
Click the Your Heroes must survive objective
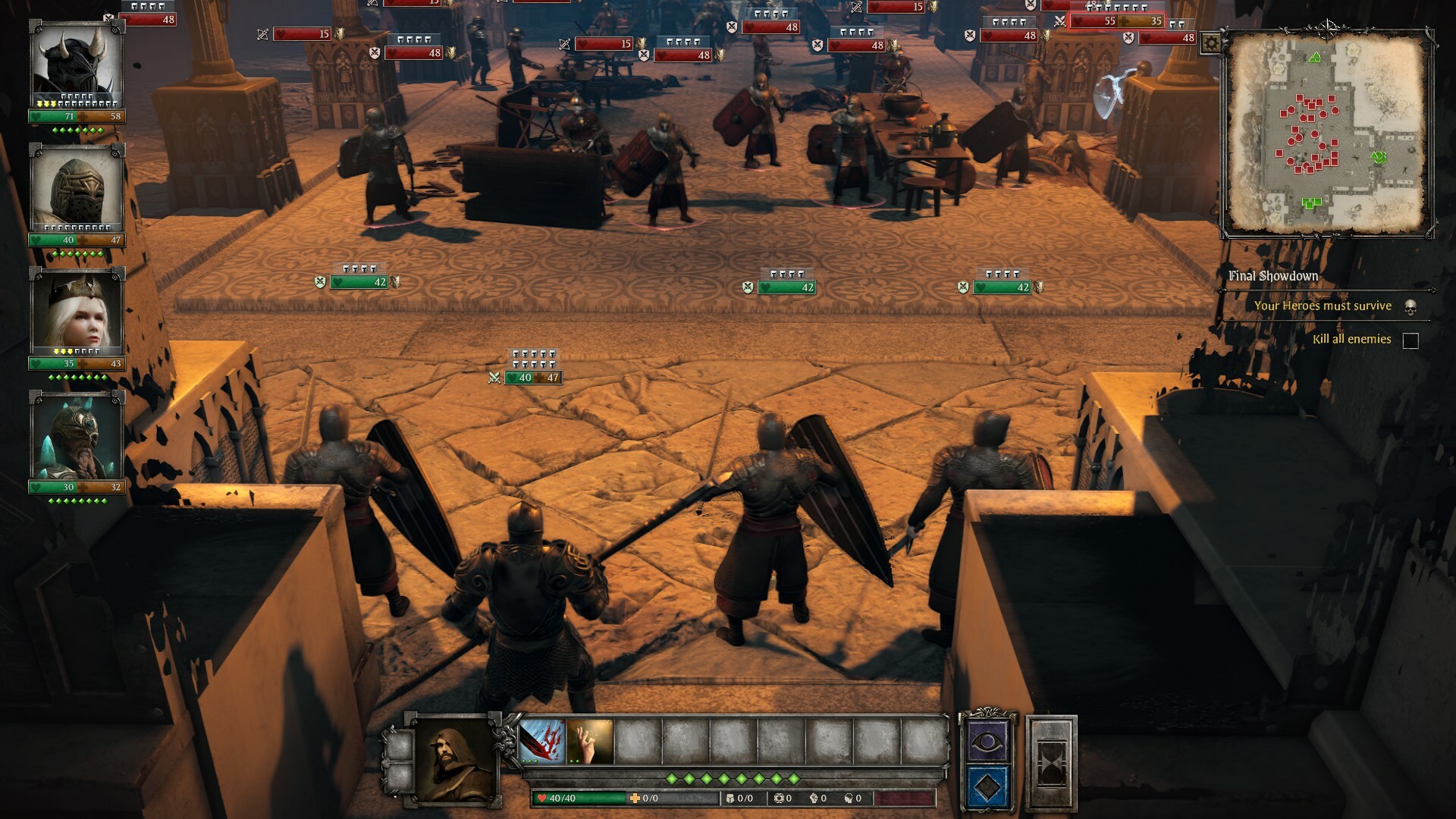click(1323, 306)
